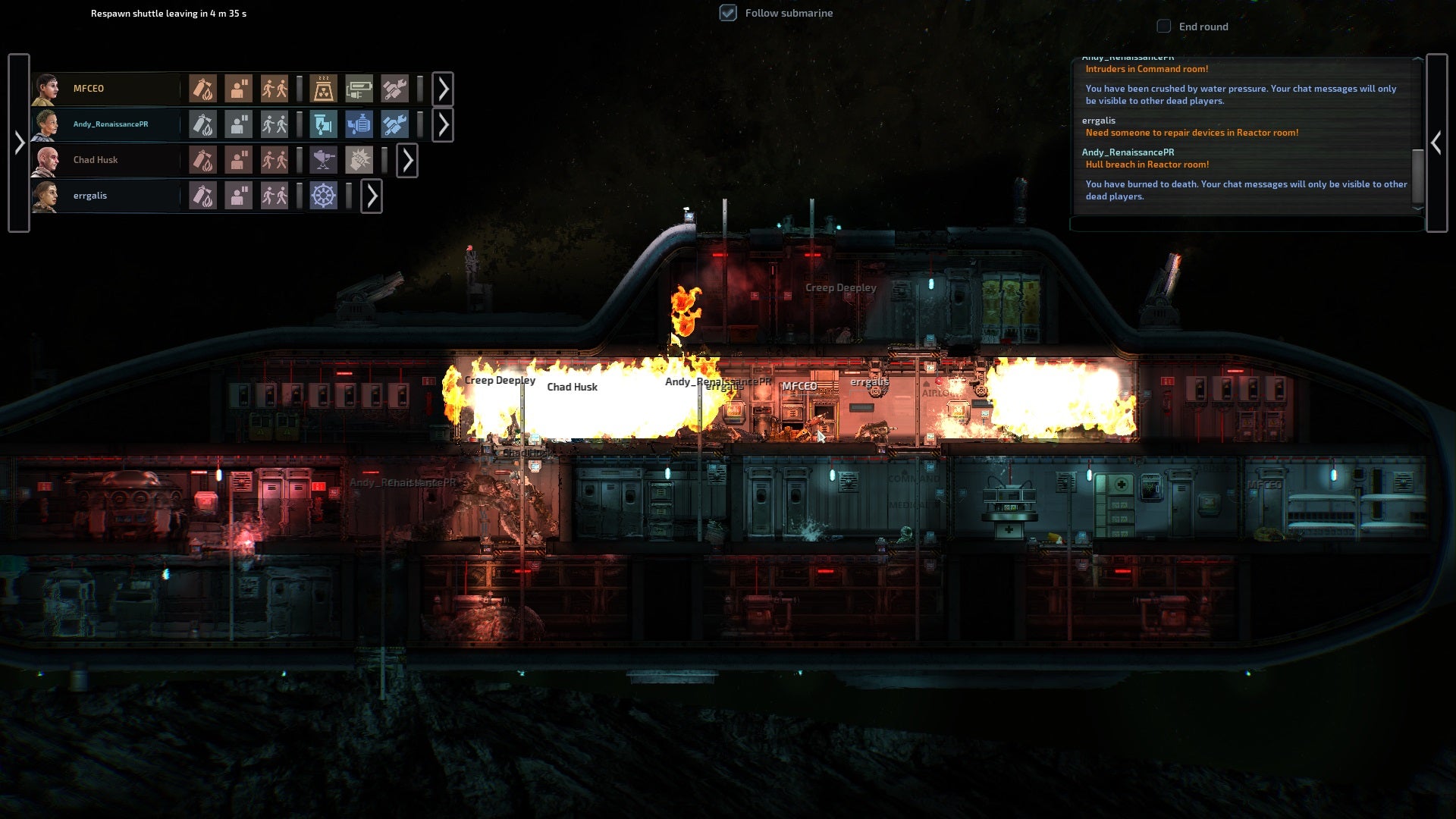Order MFCEO to extinguish fires
The height and width of the screenshot is (819, 1456).
pos(202,89)
